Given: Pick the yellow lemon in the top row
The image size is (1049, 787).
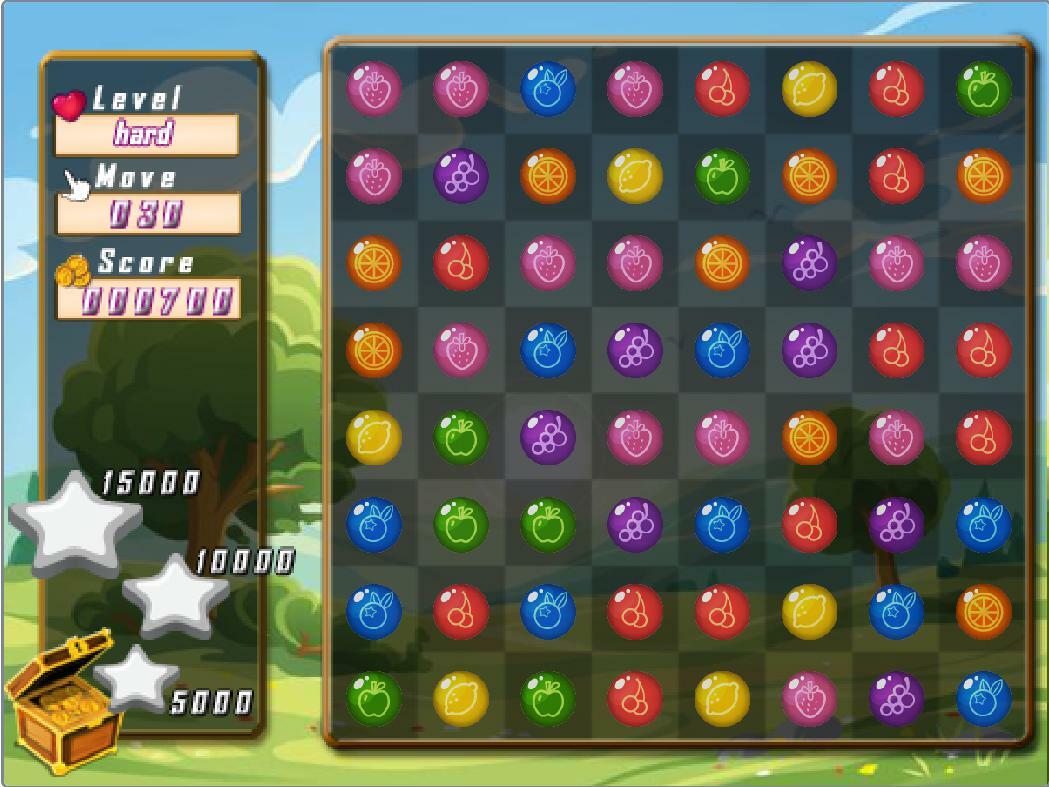Looking at the screenshot, I should coord(809,88).
